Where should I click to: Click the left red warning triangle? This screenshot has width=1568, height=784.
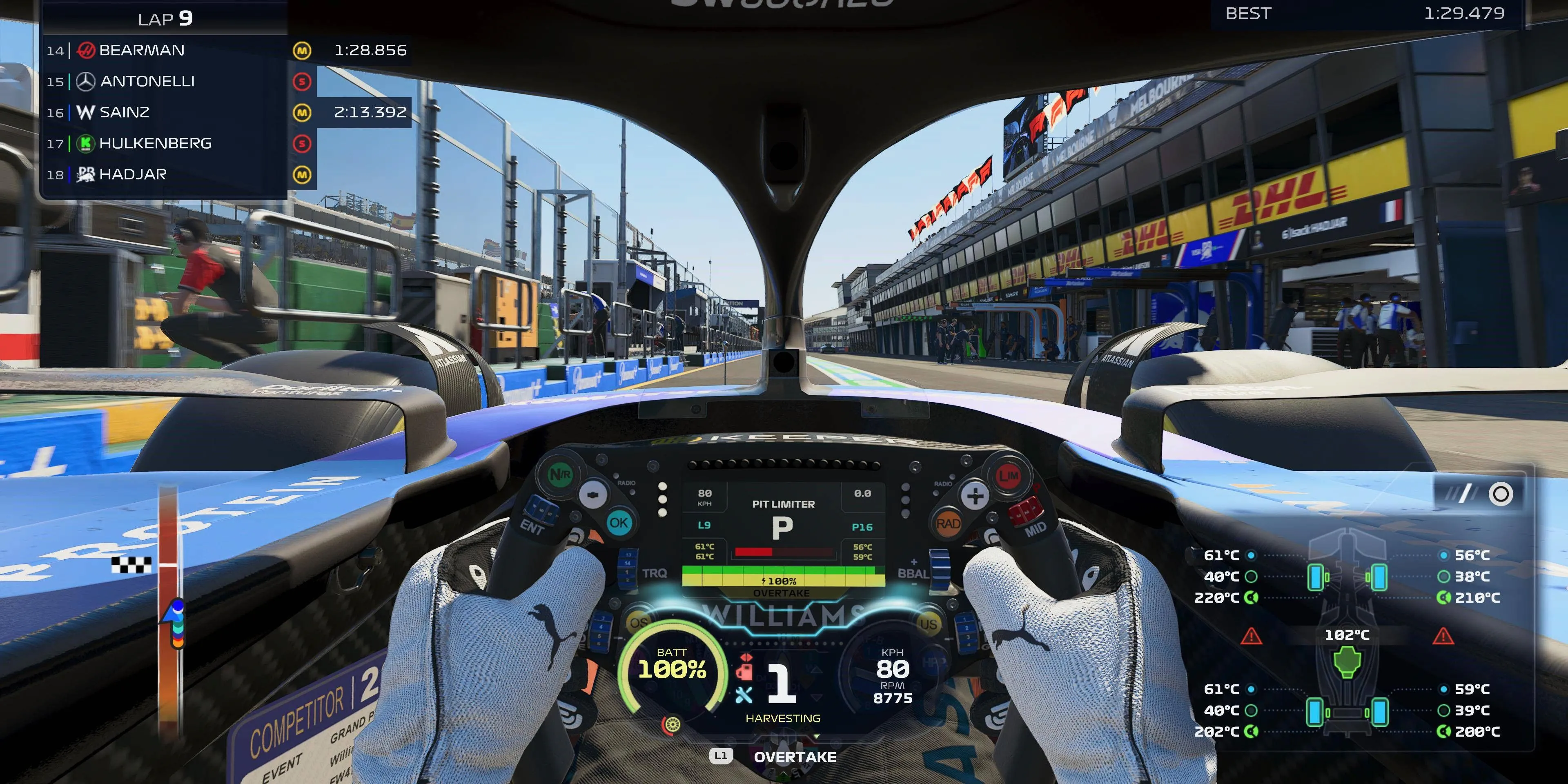click(1251, 637)
